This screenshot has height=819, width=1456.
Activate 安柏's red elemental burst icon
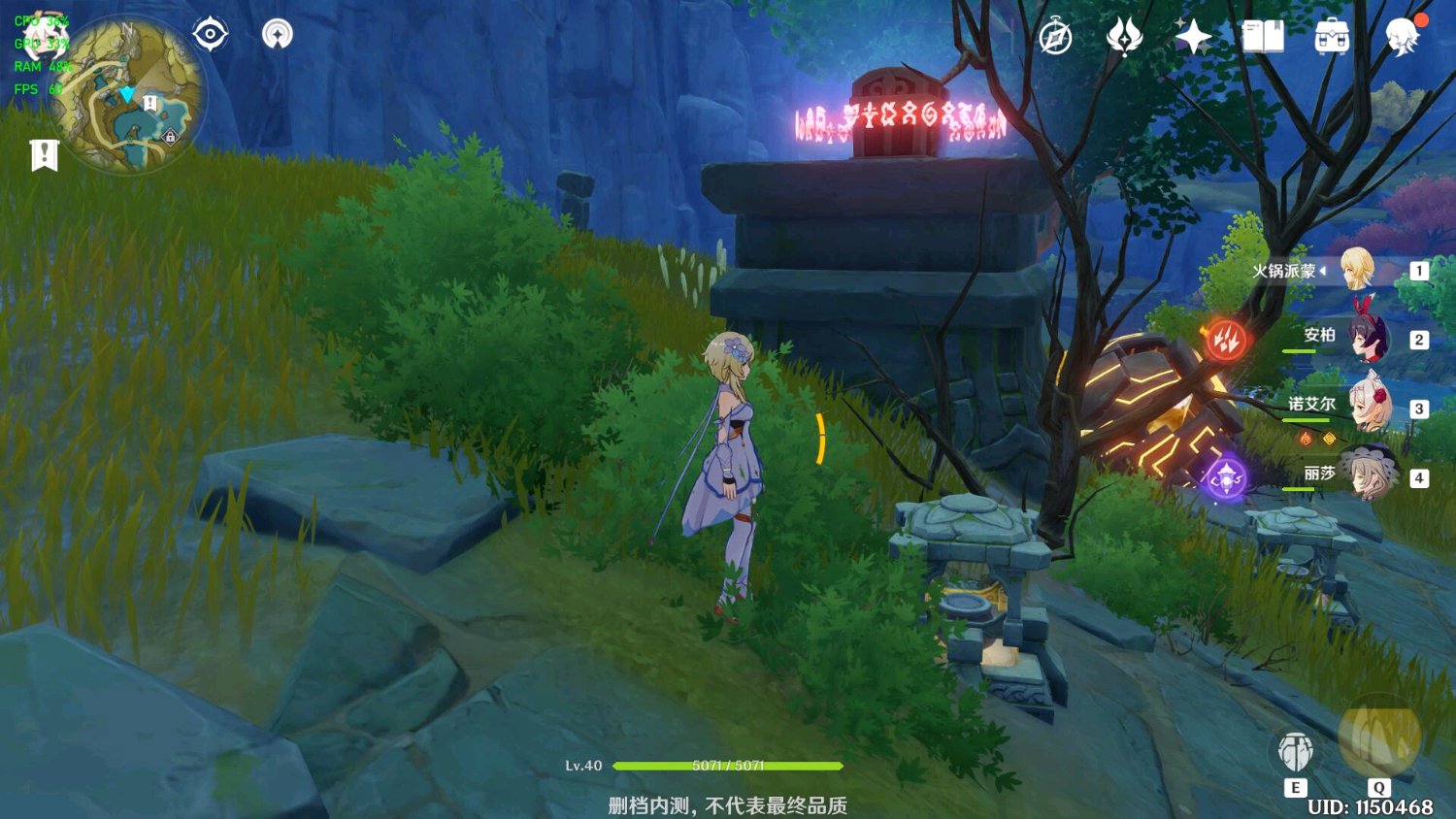pyautogui.click(x=1226, y=340)
